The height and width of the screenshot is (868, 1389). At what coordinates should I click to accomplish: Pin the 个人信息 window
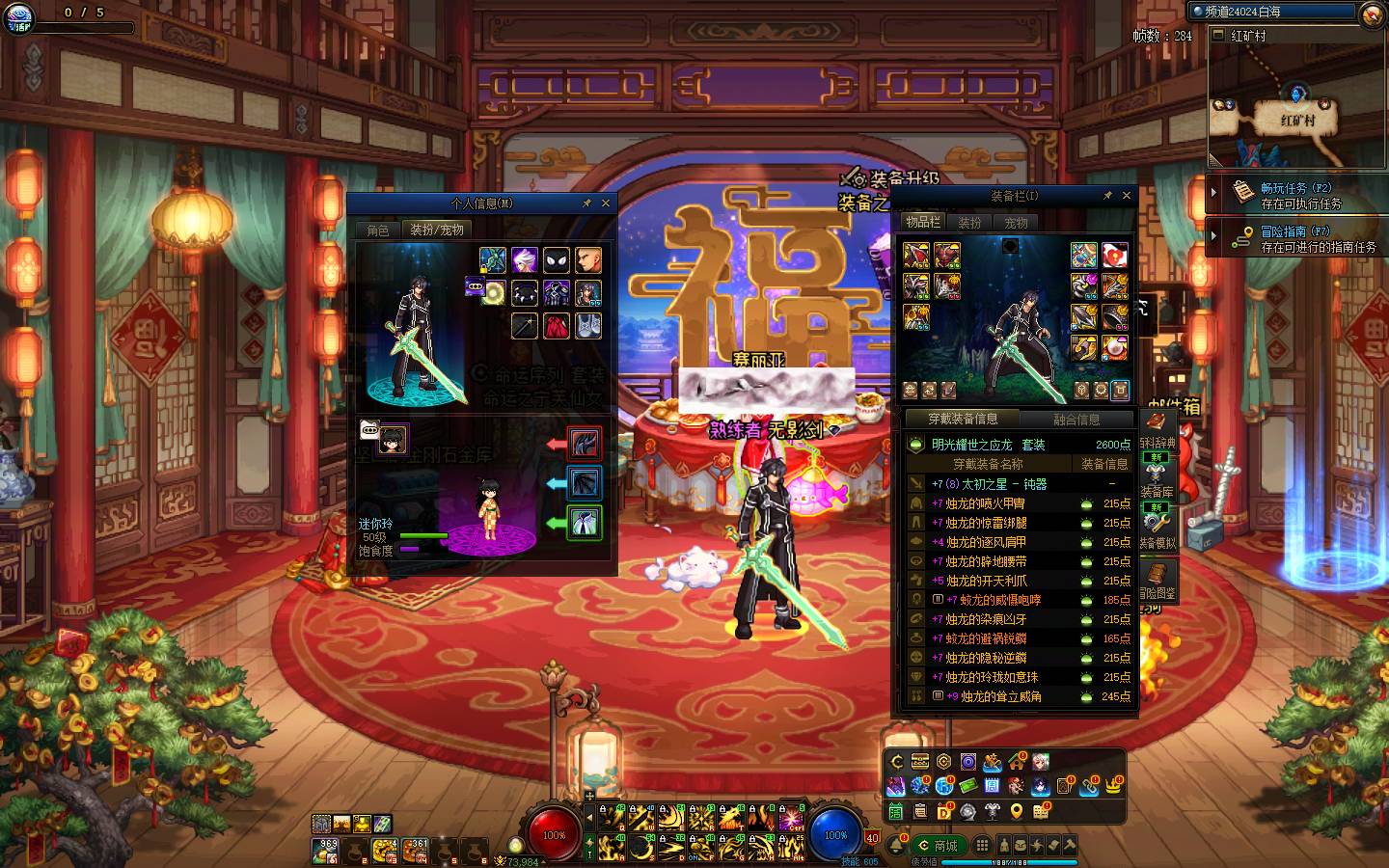pyautogui.click(x=586, y=203)
